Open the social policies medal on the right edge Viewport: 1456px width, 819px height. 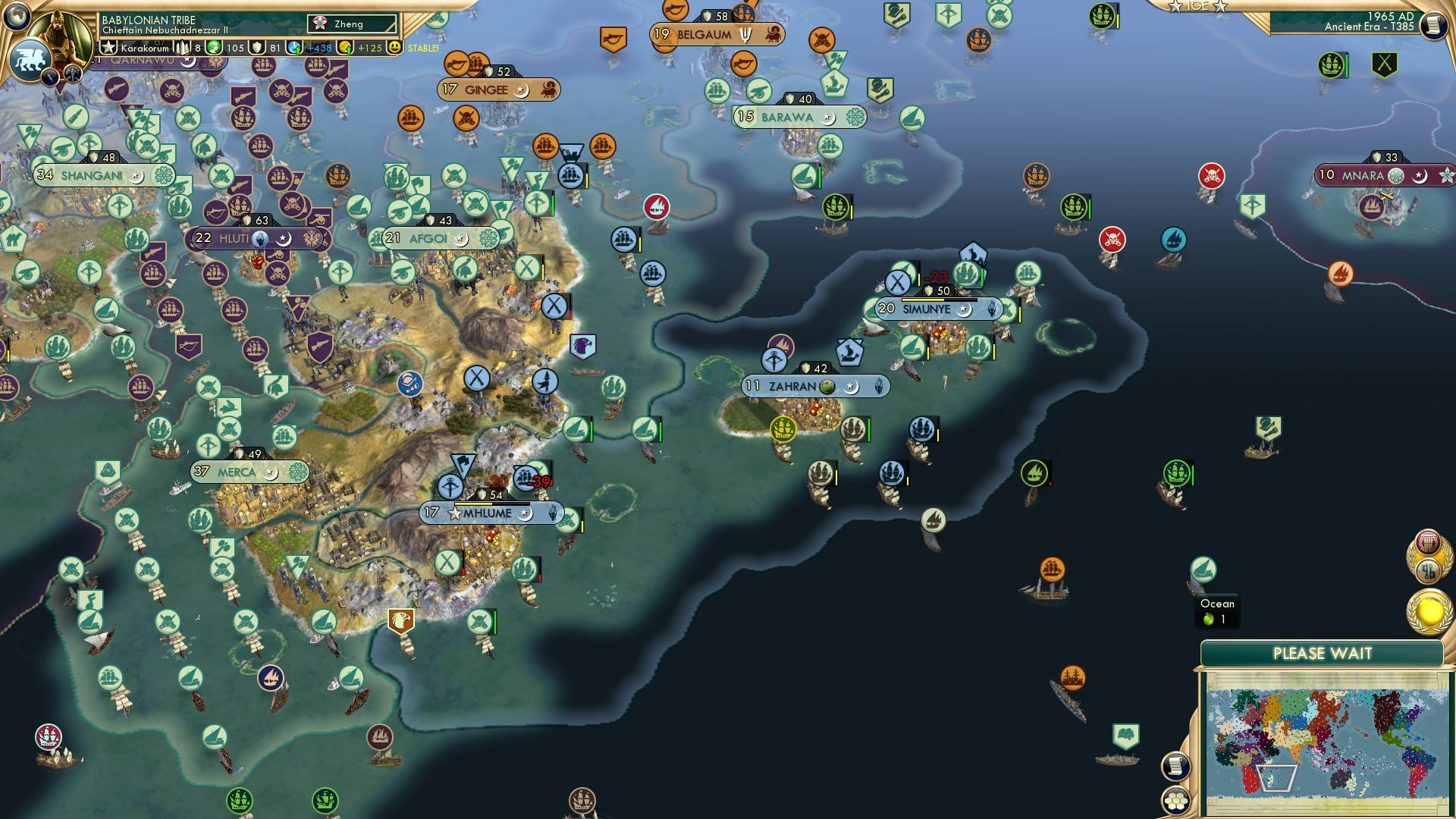click(x=1429, y=542)
